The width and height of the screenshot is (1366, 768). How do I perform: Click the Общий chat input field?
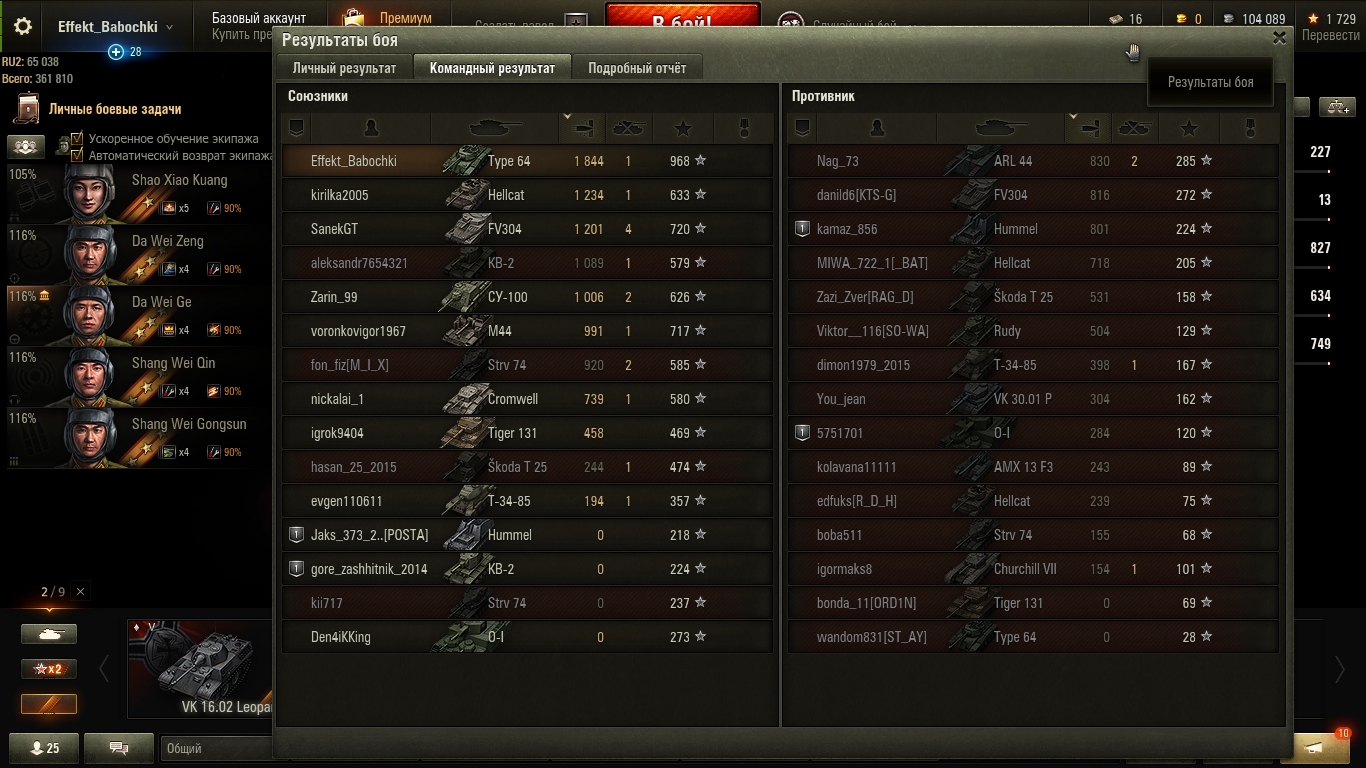pos(215,748)
